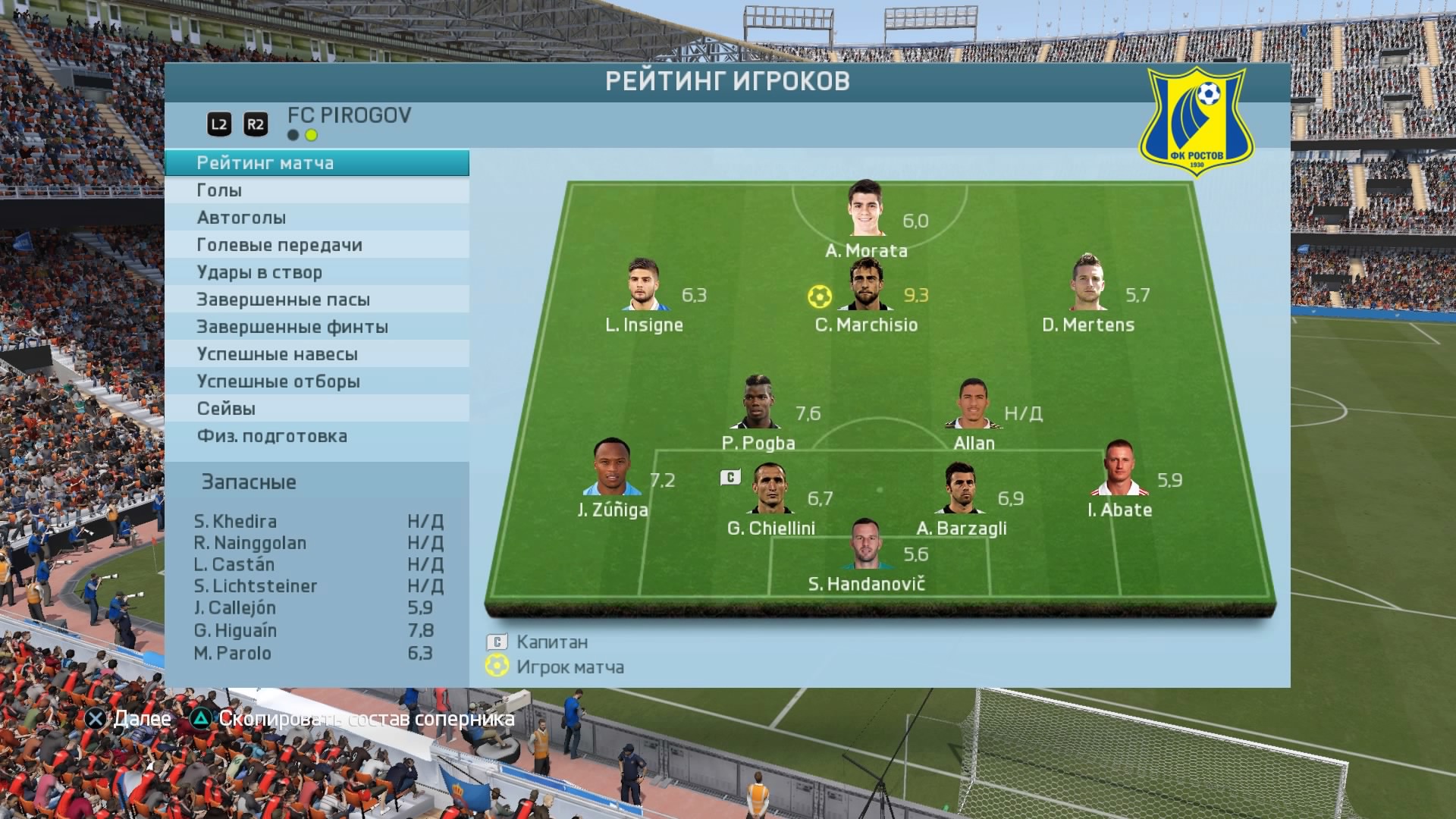Click C. Marchisio's portrait on the pitch
The width and height of the screenshot is (1456, 819).
[866, 284]
